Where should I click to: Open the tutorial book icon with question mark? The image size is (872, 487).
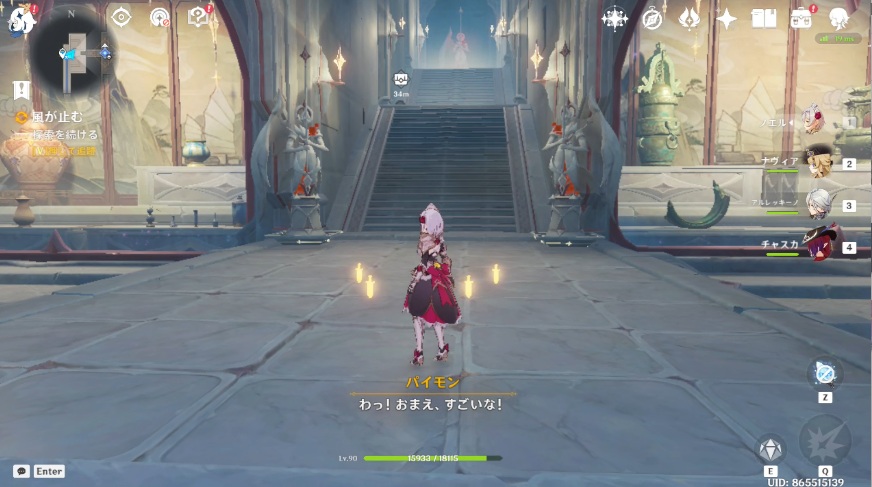(198, 17)
